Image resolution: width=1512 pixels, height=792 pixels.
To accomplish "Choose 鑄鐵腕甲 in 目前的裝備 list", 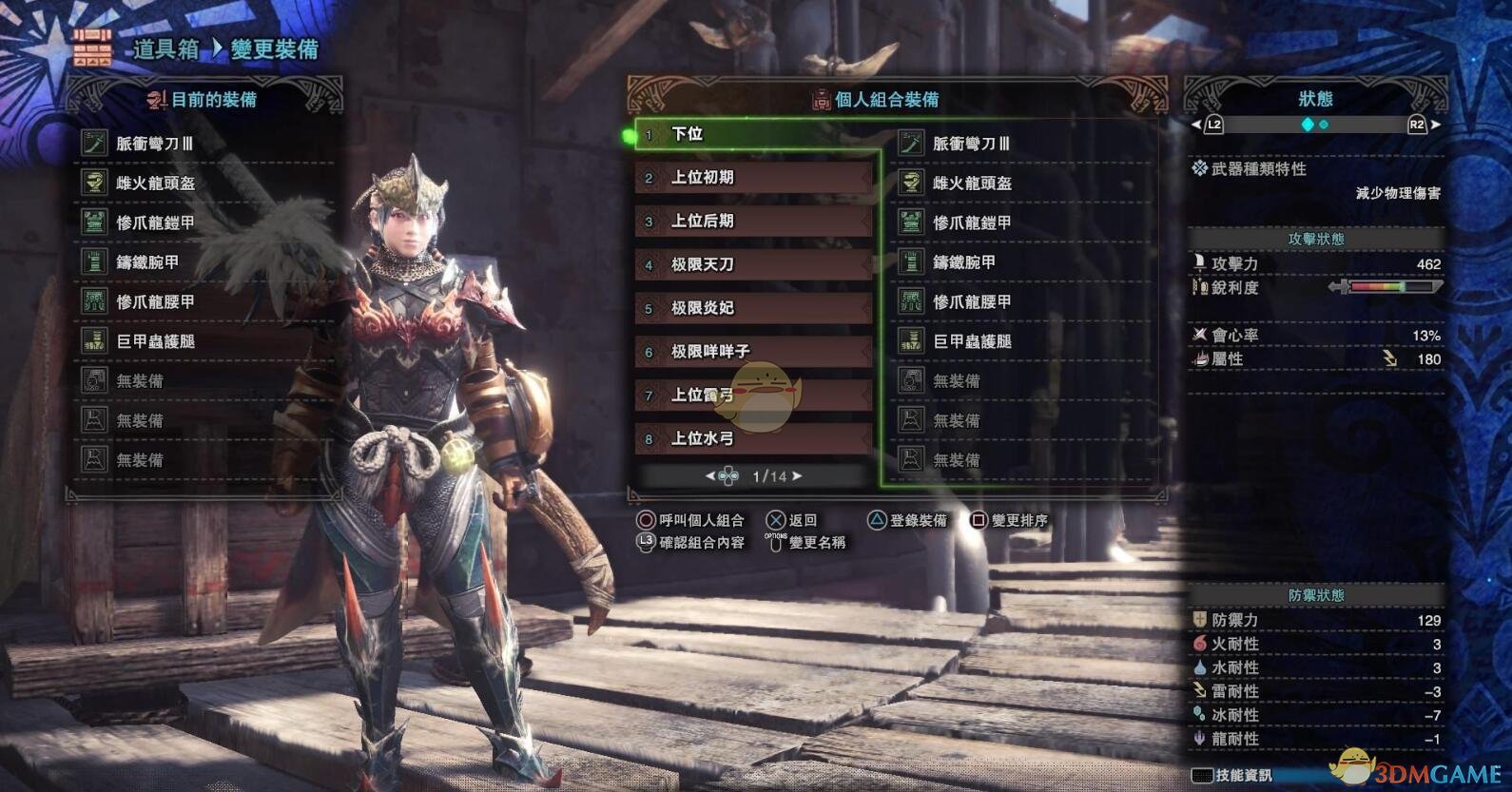I will point(147,262).
